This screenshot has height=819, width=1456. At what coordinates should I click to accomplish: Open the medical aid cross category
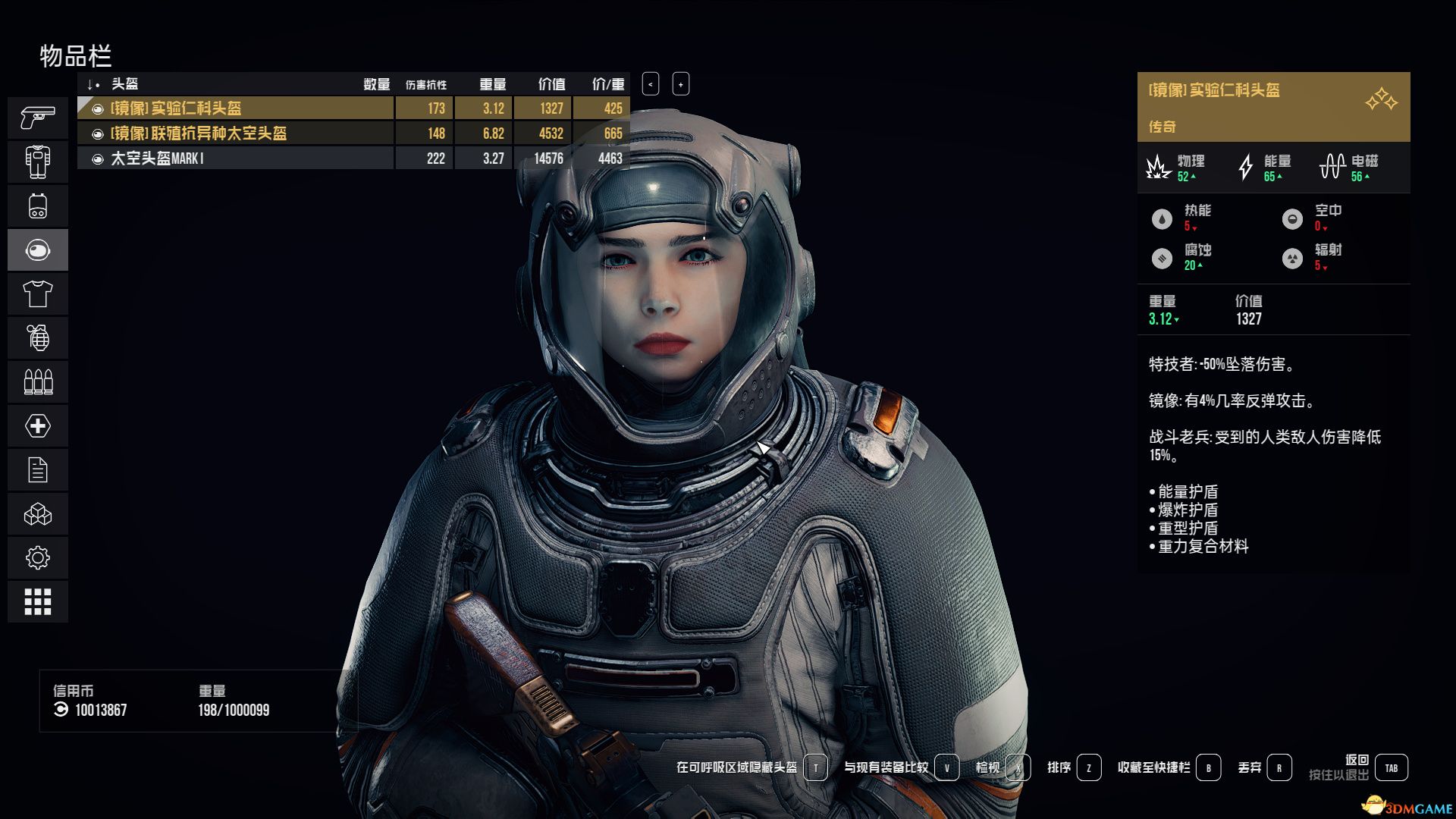(x=38, y=425)
